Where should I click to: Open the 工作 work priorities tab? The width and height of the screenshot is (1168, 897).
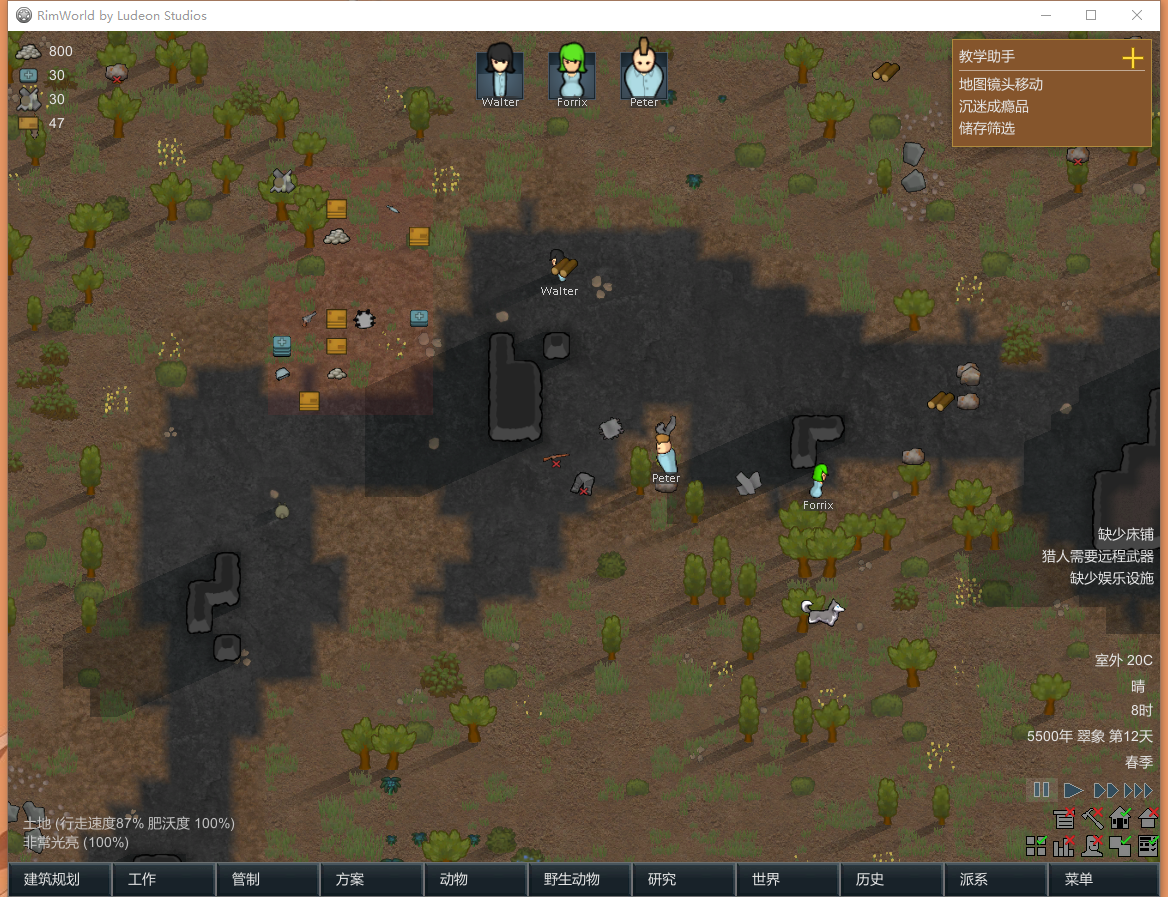click(163, 880)
